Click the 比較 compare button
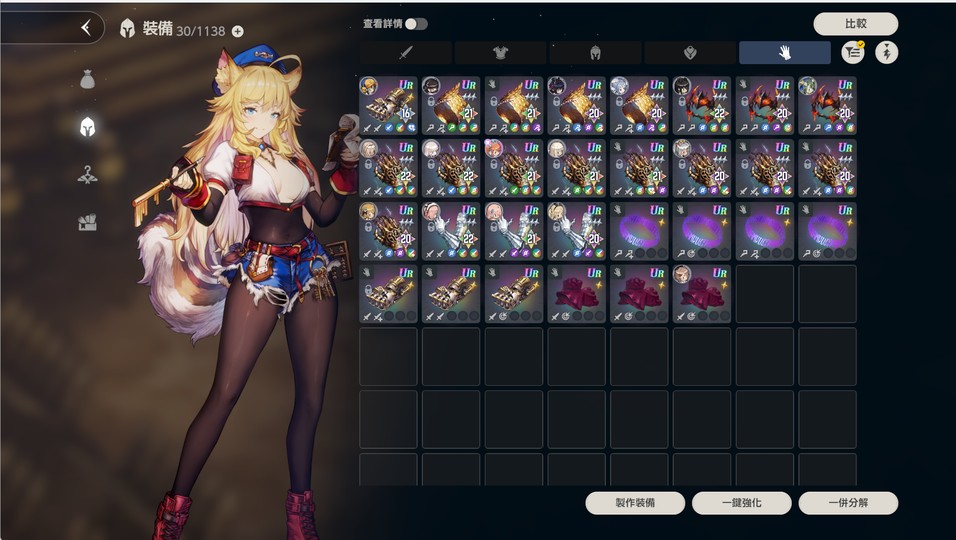956x540 pixels. tap(855, 24)
